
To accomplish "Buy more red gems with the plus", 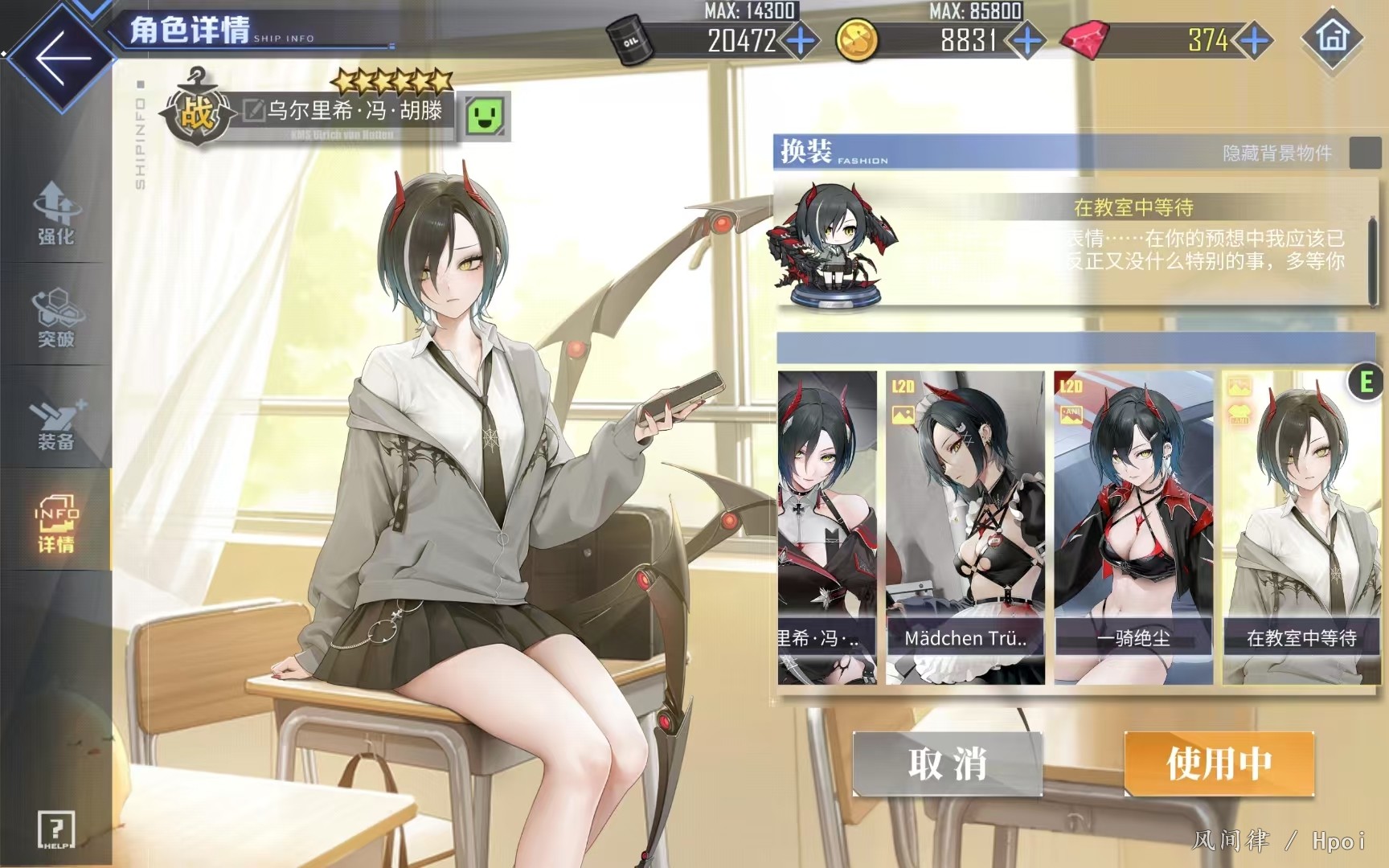I will pyautogui.click(x=1254, y=40).
